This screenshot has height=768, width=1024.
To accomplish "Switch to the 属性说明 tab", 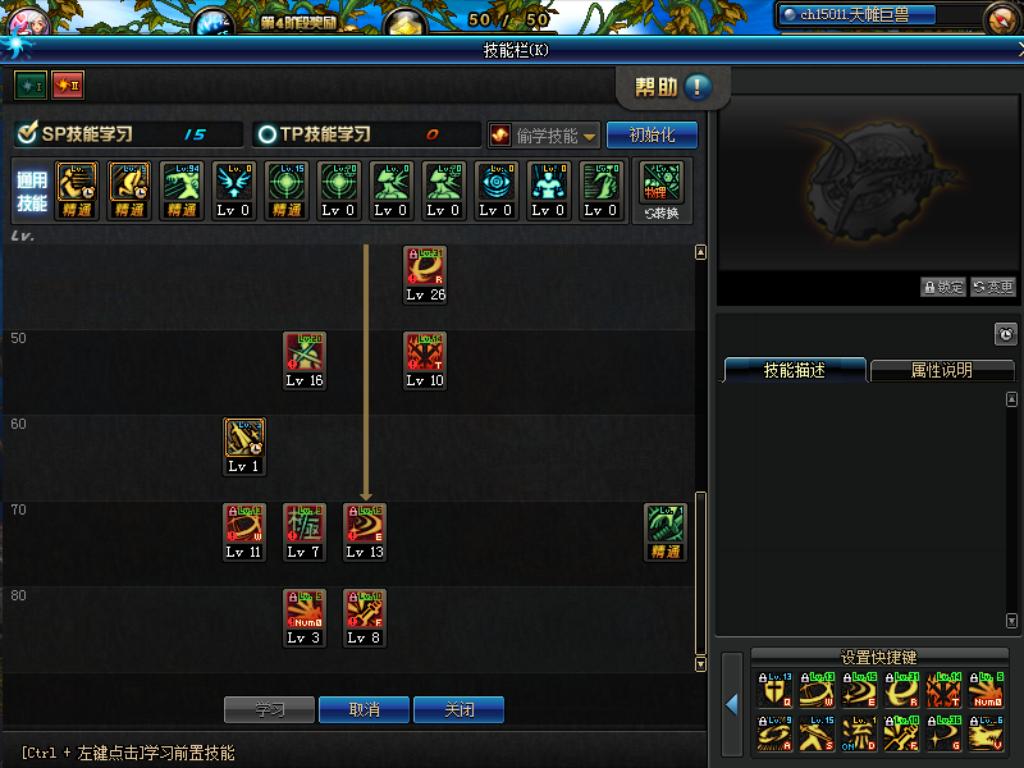I will click(x=941, y=370).
